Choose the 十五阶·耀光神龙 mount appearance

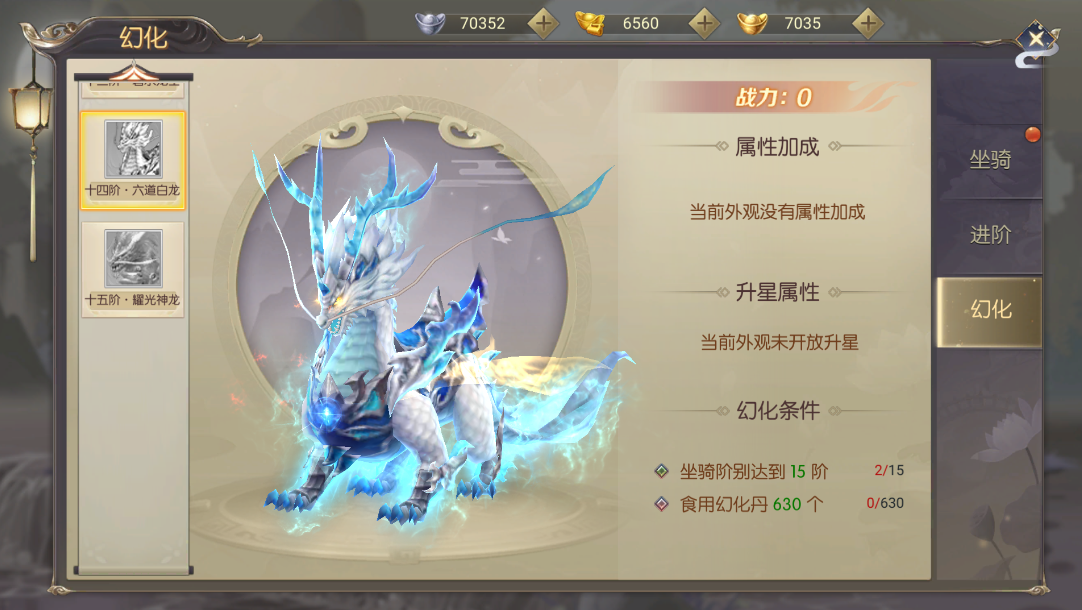pos(133,269)
